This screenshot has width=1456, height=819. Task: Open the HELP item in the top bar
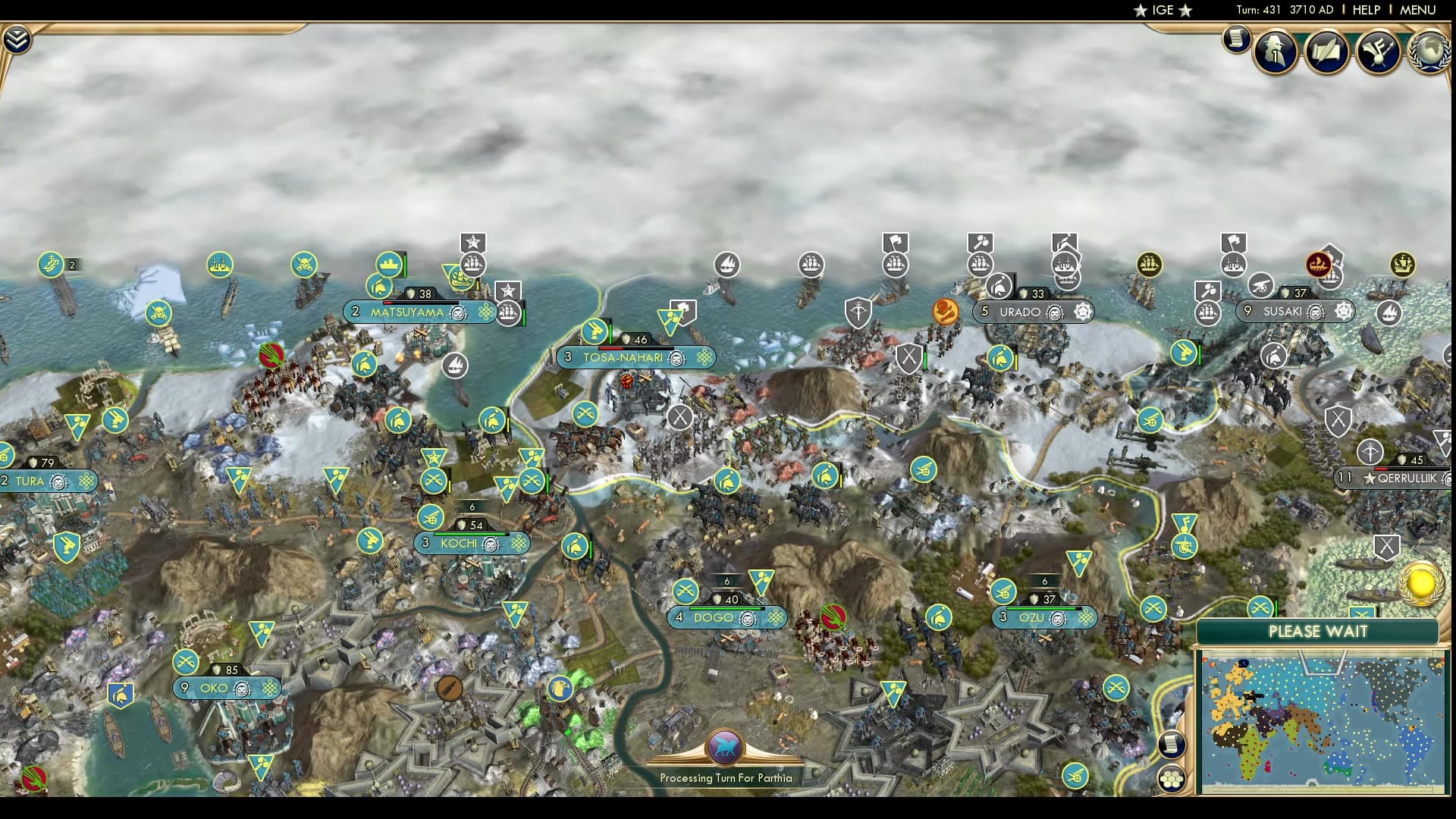(1365, 11)
